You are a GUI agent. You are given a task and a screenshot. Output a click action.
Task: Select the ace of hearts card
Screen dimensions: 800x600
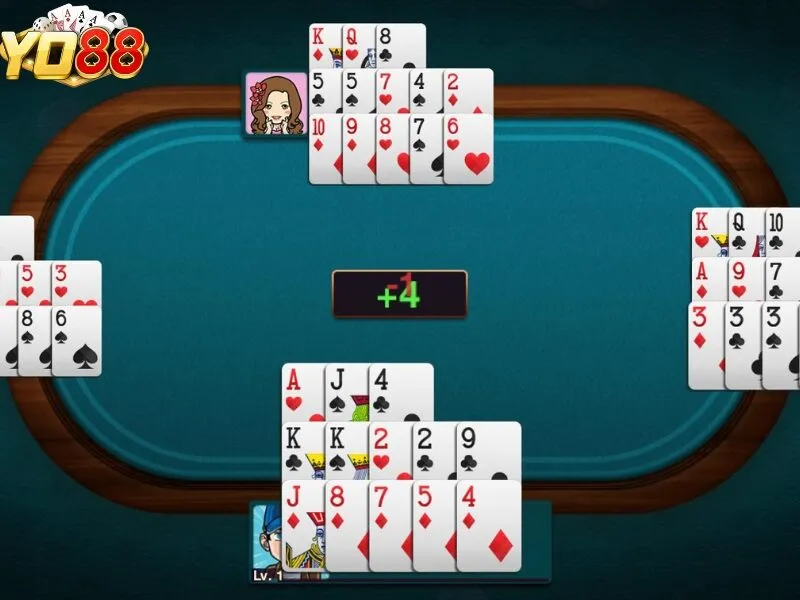303,390
